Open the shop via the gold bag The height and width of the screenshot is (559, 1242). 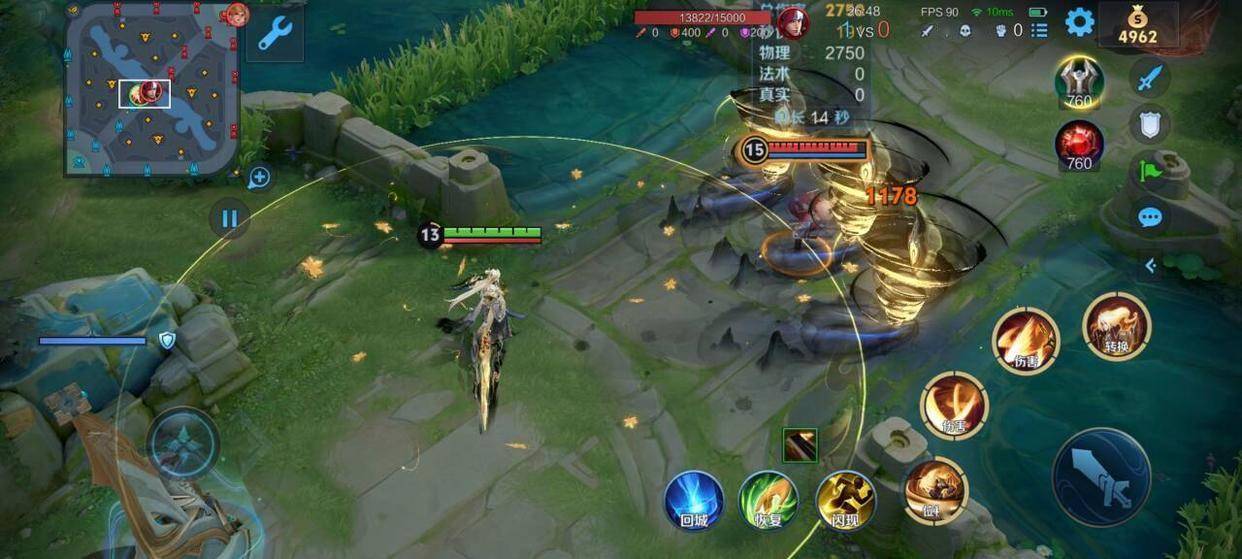coord(1137,24)
